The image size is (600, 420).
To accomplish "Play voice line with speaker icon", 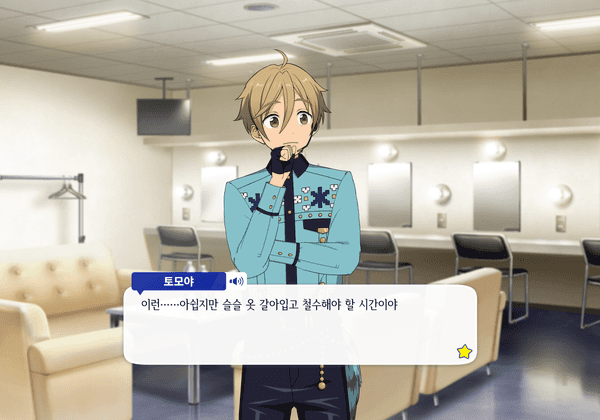I will tap(238, 281).
